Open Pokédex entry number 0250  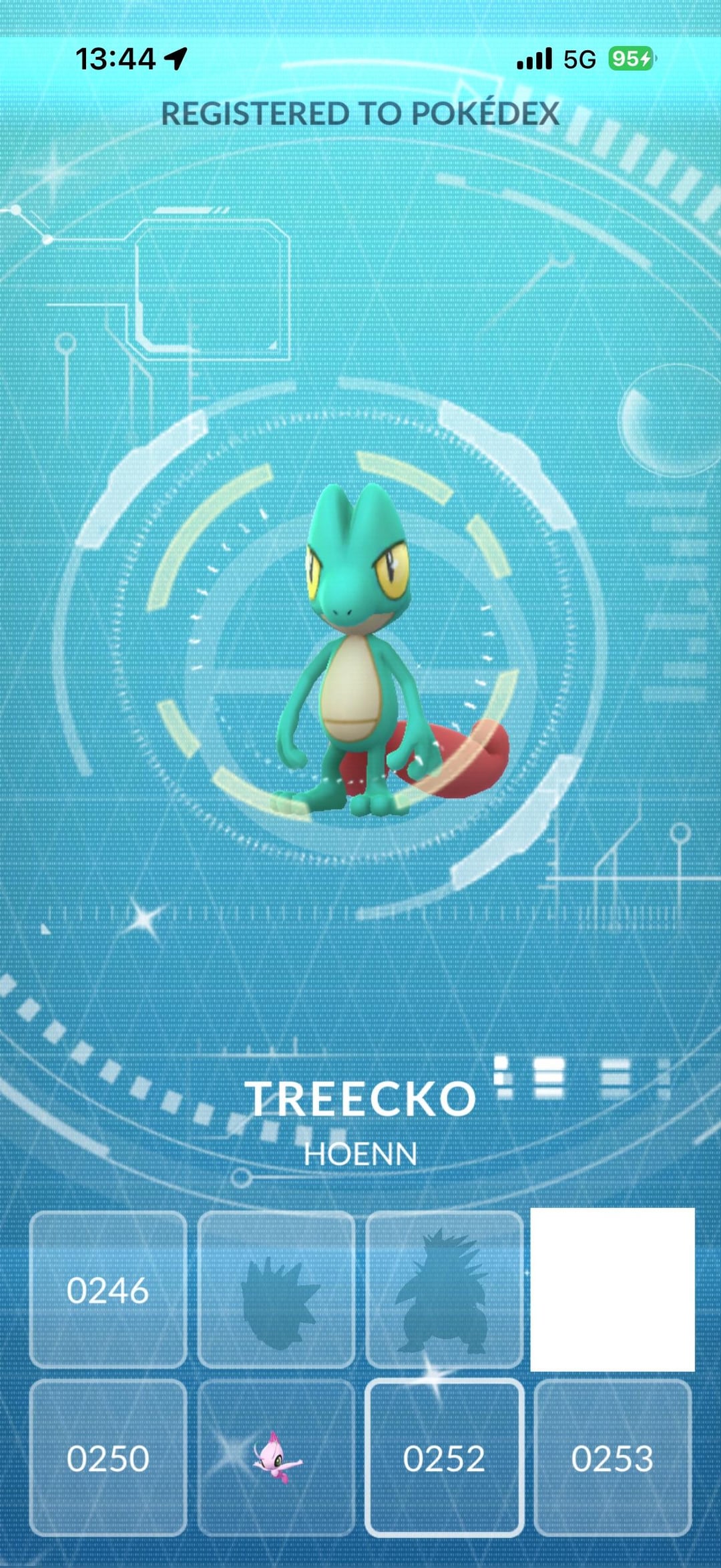click(107, 1457)
